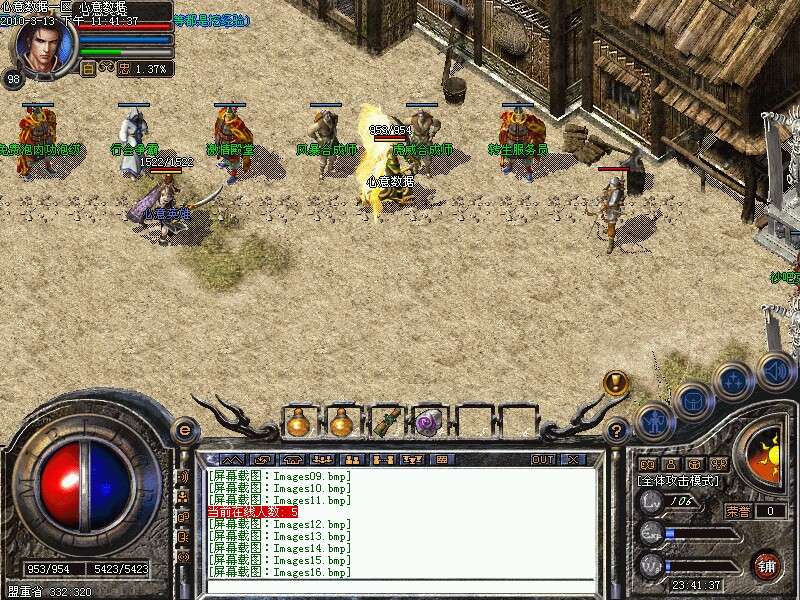Click the OUT button above the chat
This screenshot has height=600, width=800.
click(542, 460)
